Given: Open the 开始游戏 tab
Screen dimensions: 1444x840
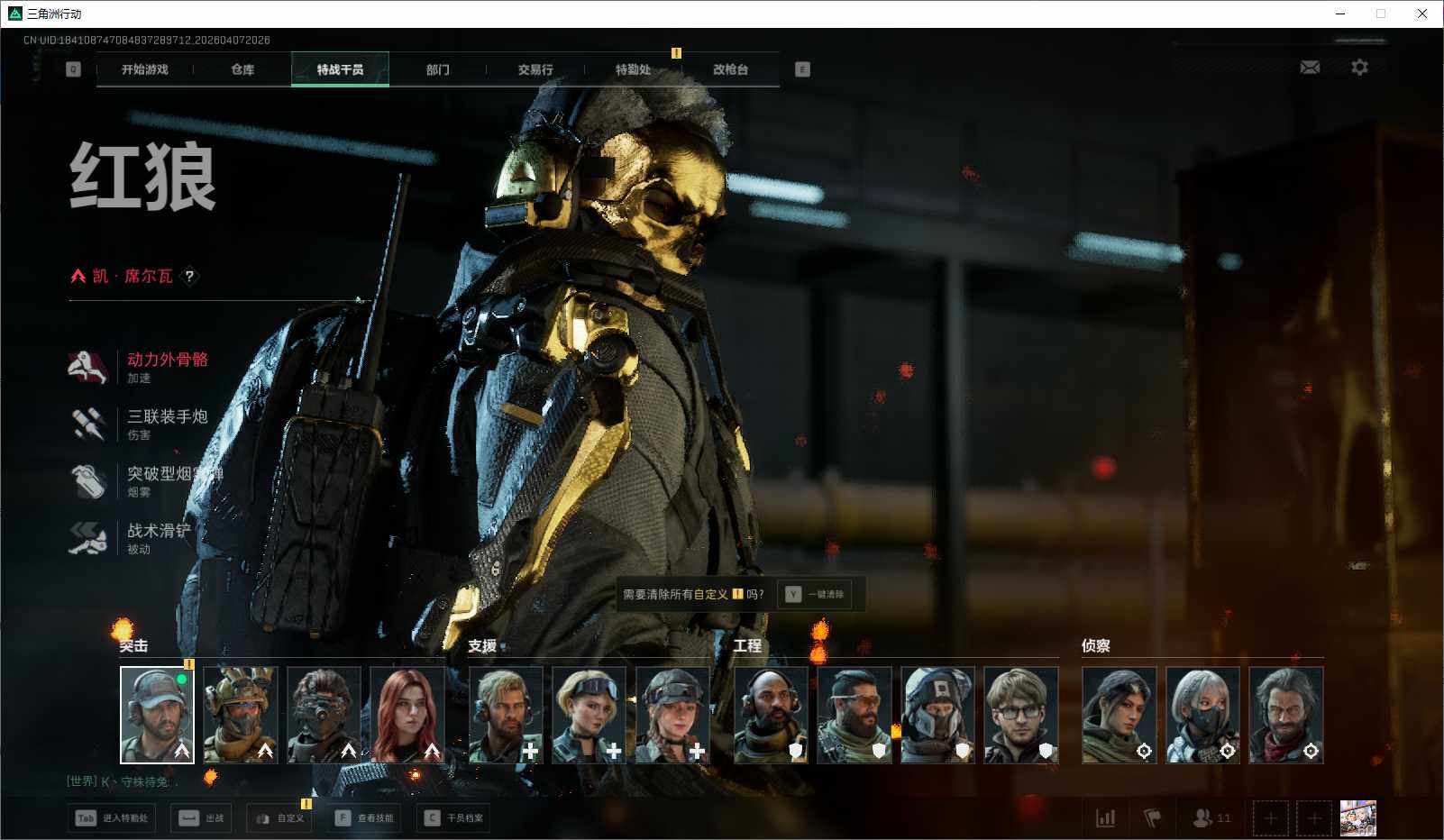Looking at the screenshot, I should click(144, 69).
